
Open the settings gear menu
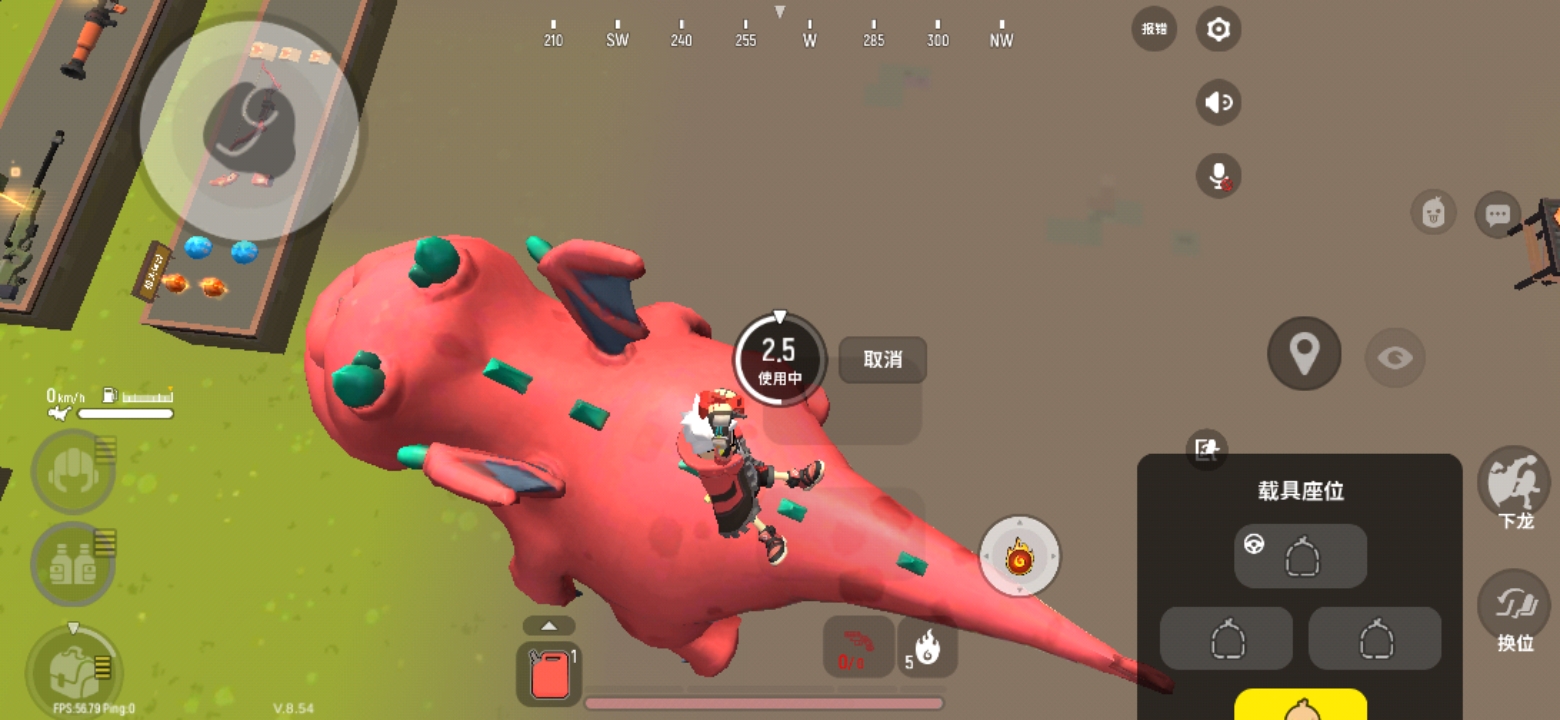1217,30
